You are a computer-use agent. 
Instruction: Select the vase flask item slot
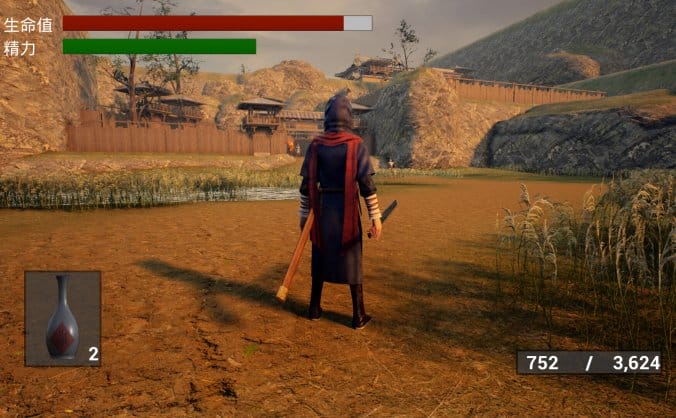pos(63,318)
